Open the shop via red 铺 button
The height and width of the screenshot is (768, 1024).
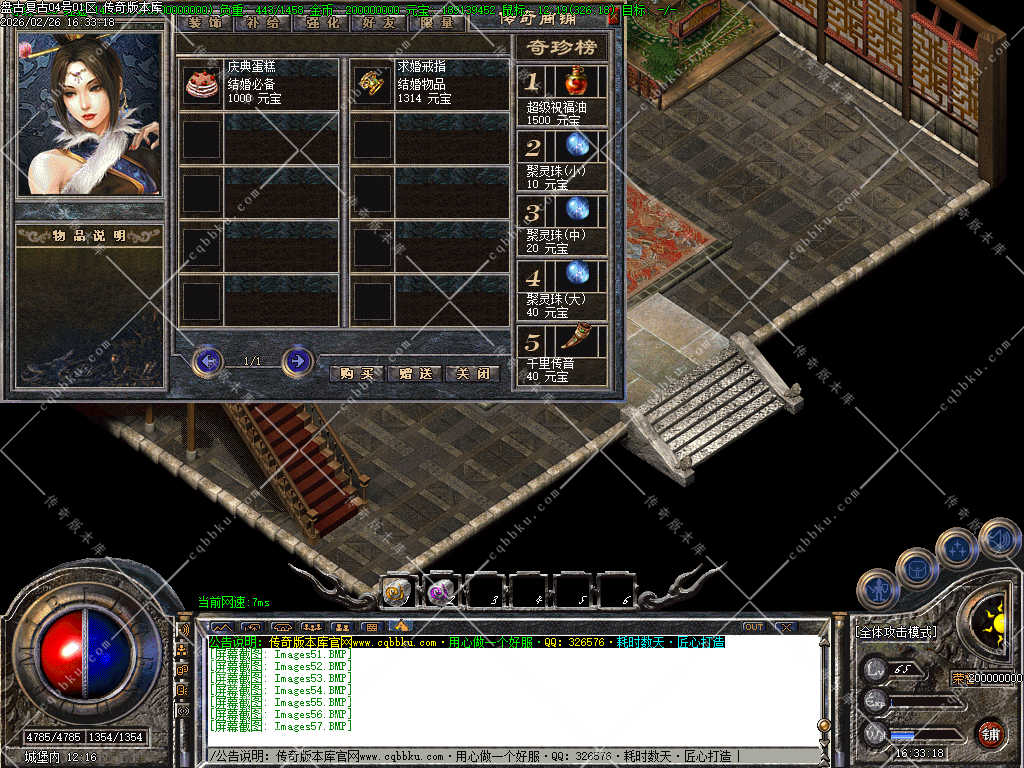coord(990,733)
